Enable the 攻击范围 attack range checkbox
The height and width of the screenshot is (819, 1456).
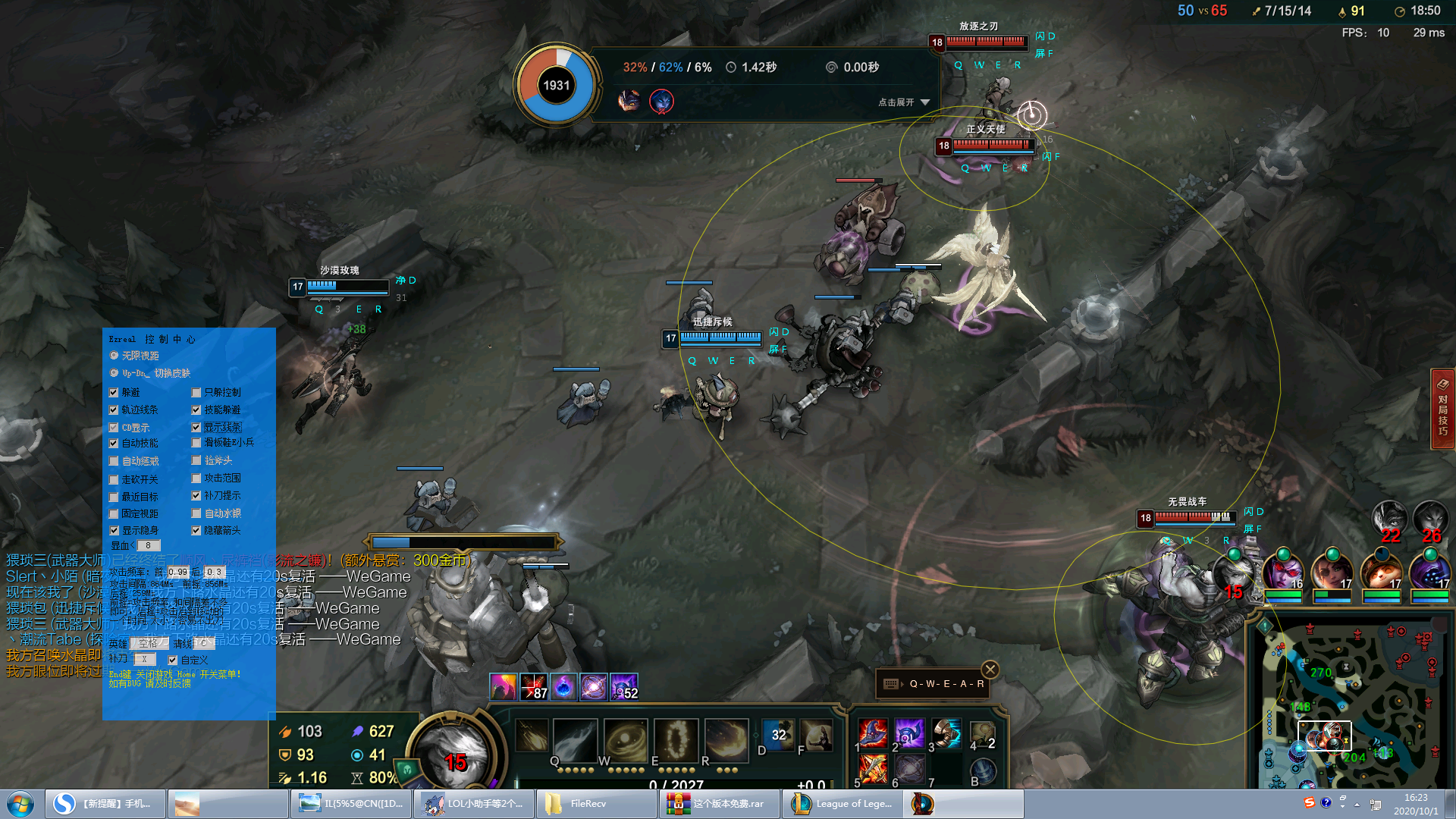click(x=196, y=479)
